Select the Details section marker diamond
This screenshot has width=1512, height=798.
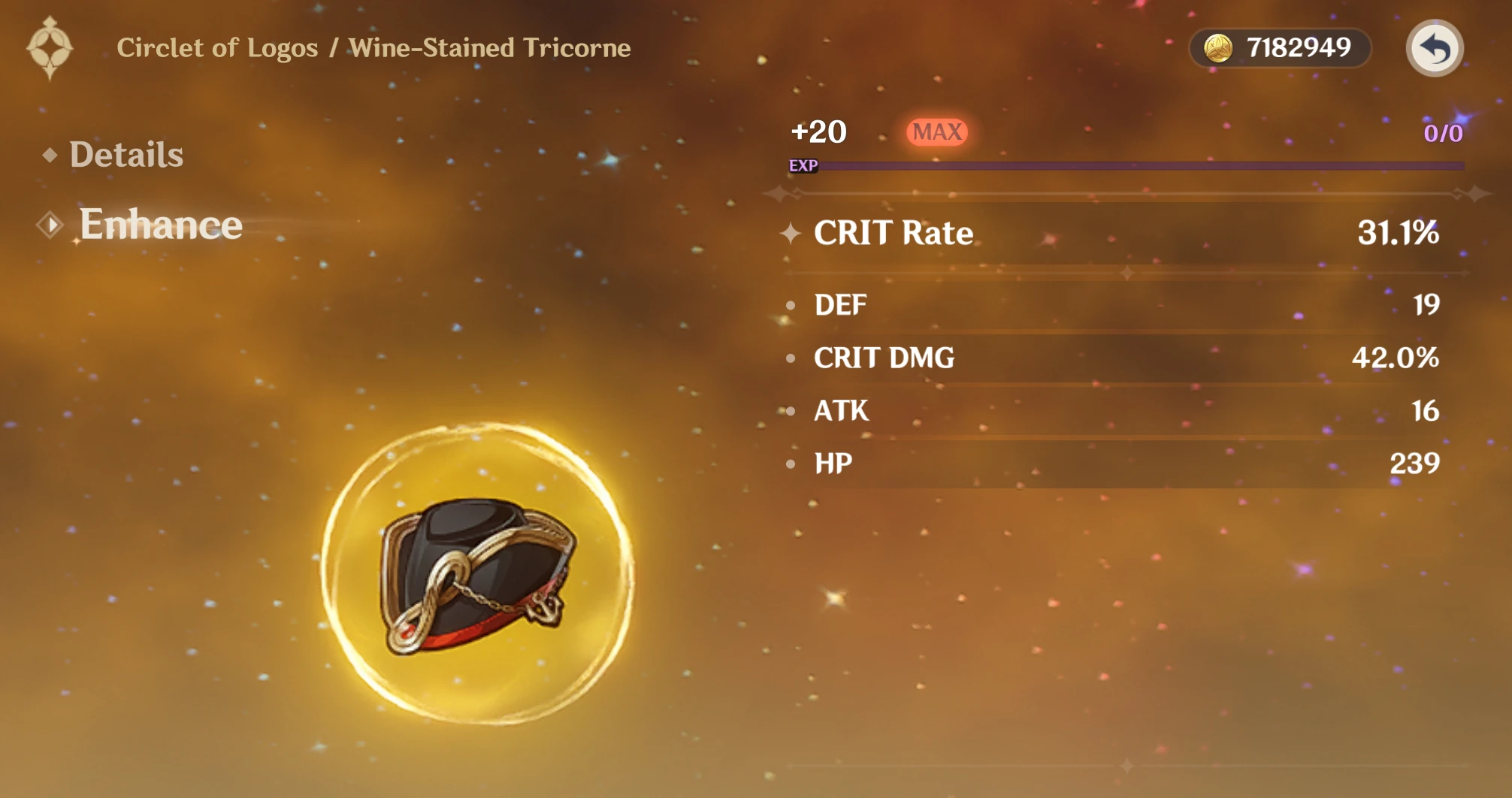coord(50,156)
